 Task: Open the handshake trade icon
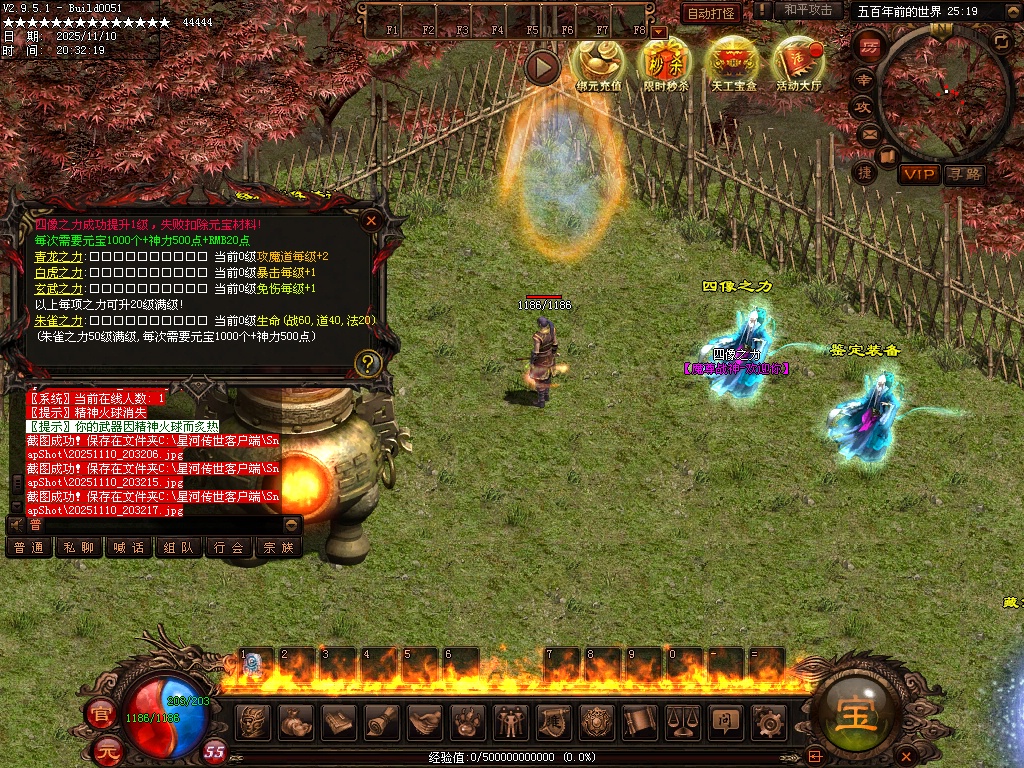pyautogui.click(x=425, y=721)
